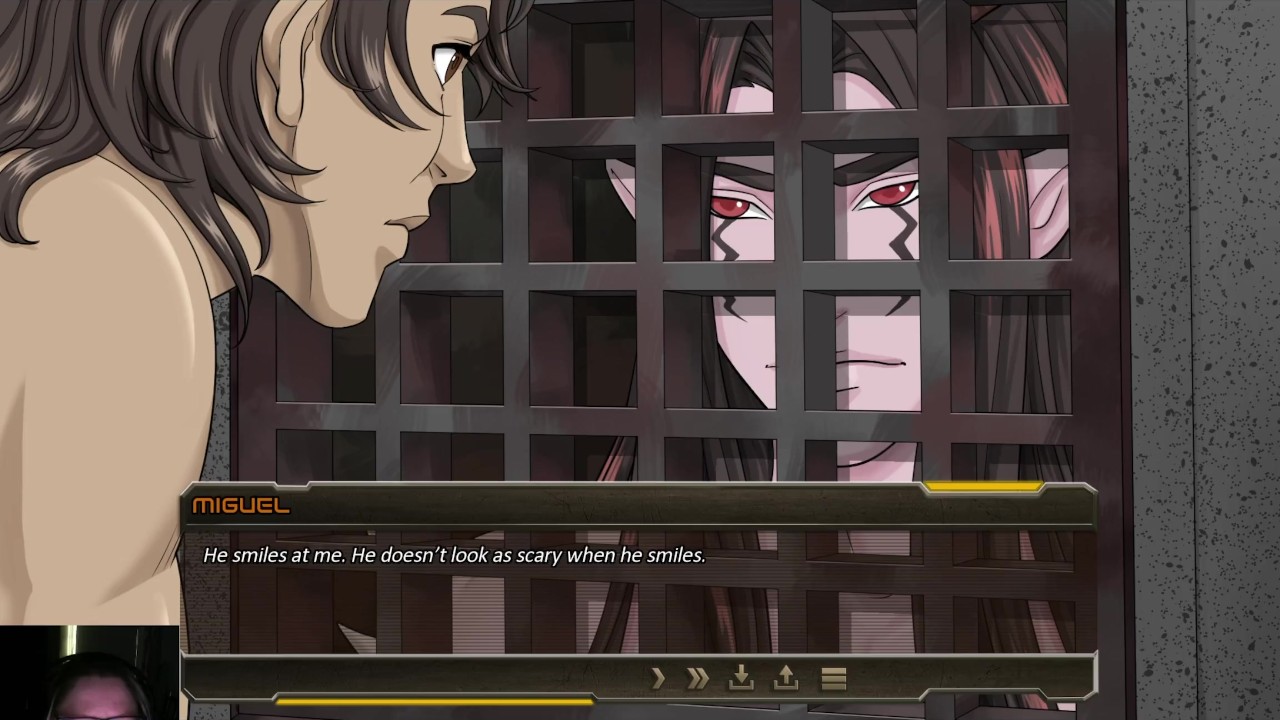Open the save game icon with down arrow
The image size is (1280, 720).
[x=741, y=679]
